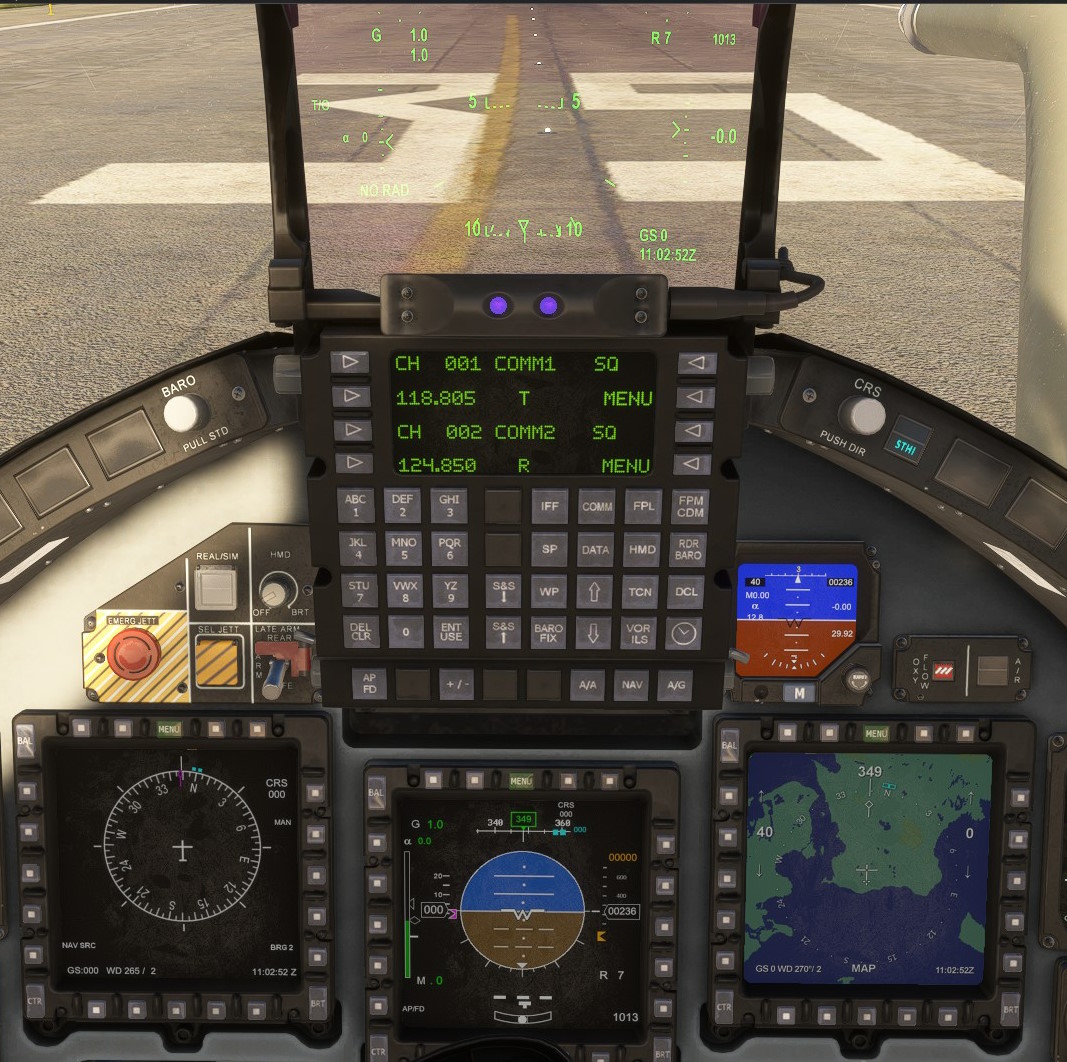The height and width of the screenshot is (1062, 1067).
Task: Toggle the REAL/SIM push button
Action: coord(216,589)
